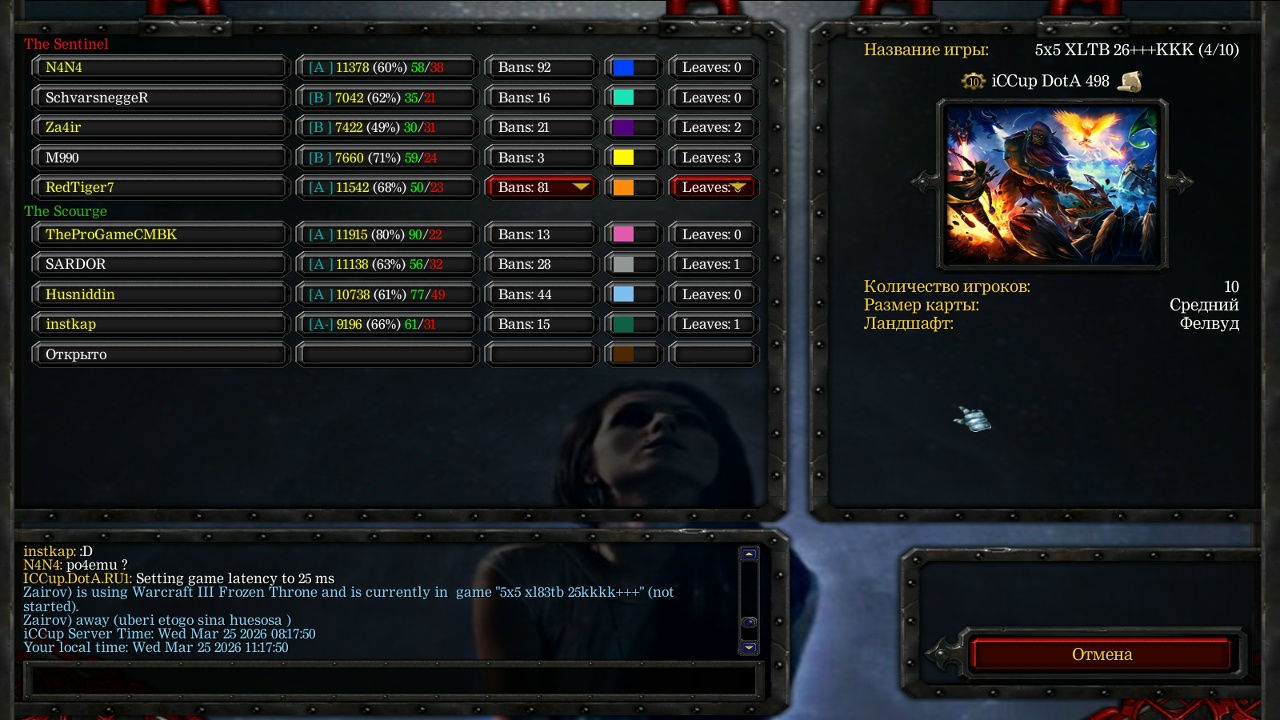
Task: Click N4N4's blue color swatch
Action: (624, 68)
